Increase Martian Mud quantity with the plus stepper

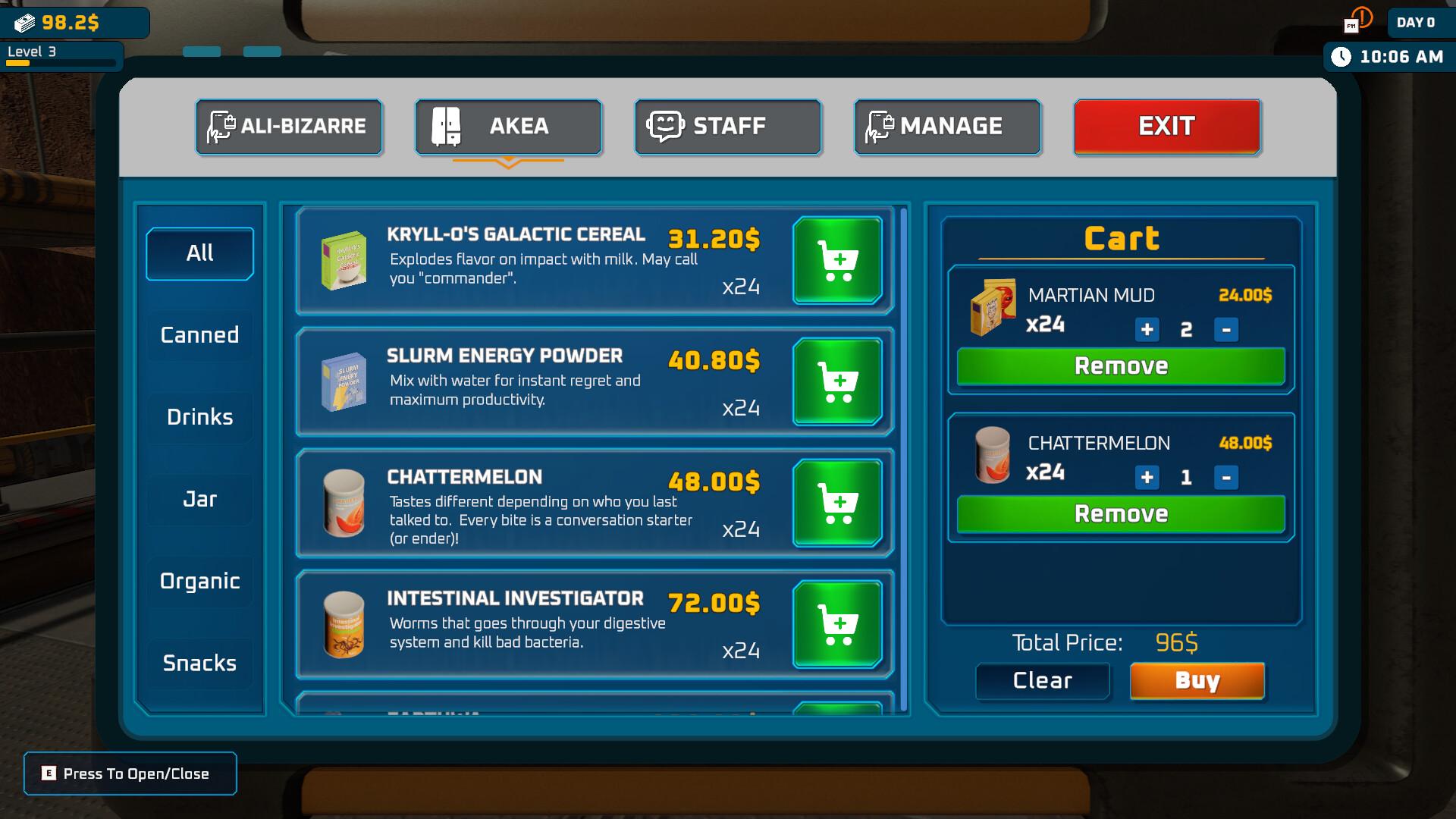click(1146, 330)
